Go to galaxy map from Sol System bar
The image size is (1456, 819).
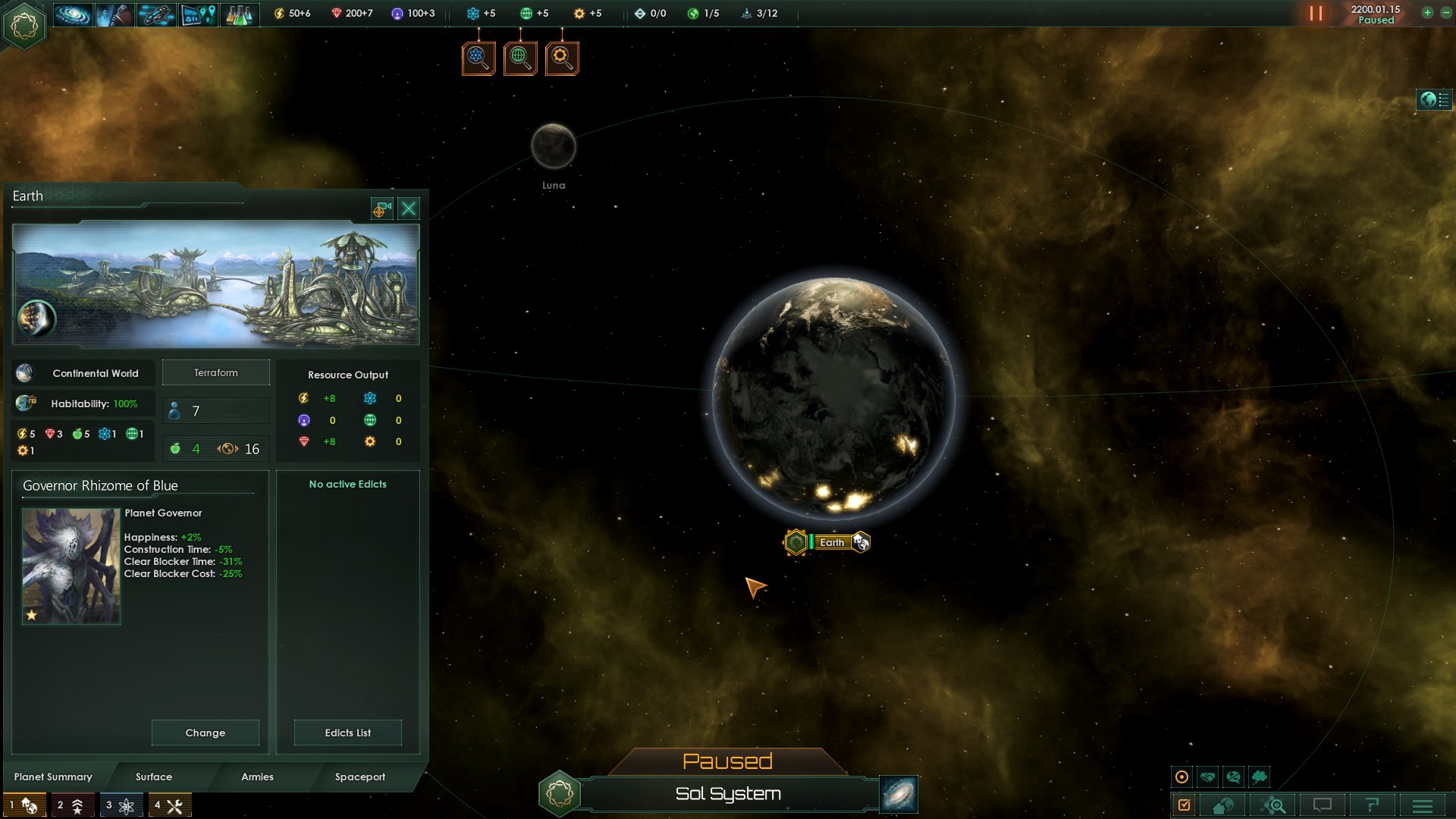click(899, 794)
